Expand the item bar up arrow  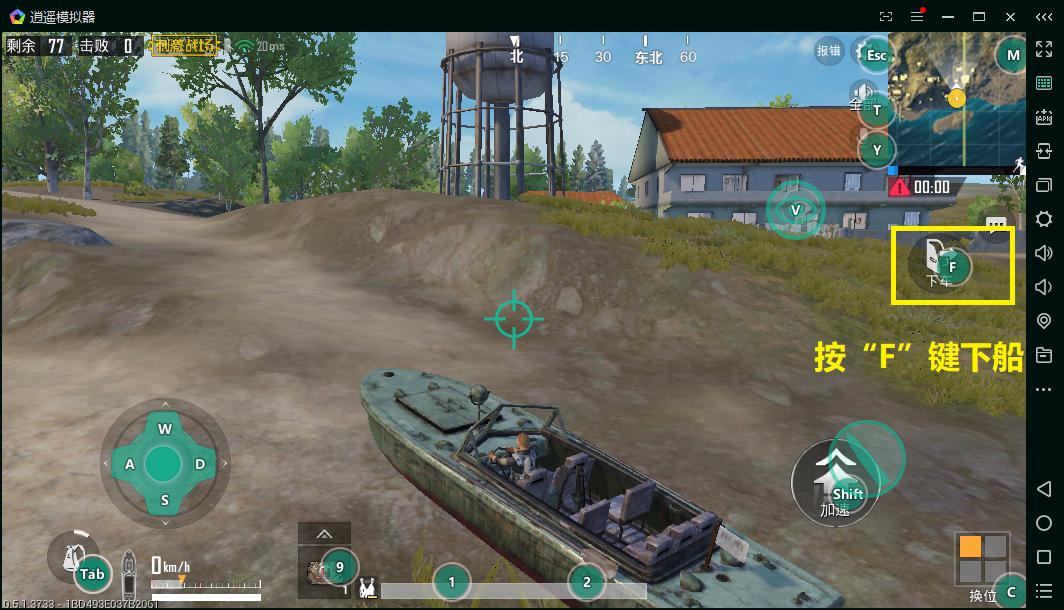(324, 534)
